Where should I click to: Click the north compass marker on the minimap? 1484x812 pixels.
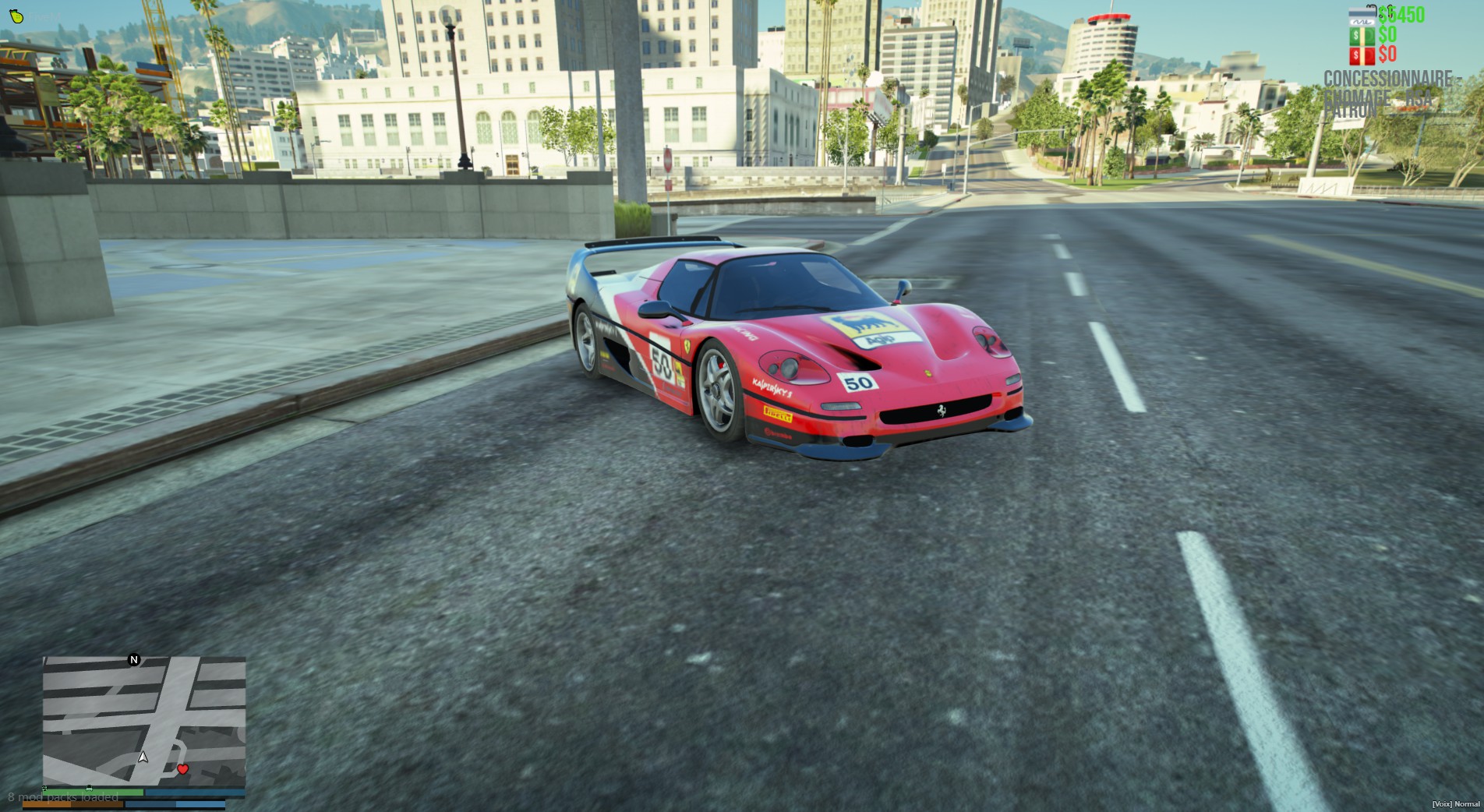click(134, 660)
